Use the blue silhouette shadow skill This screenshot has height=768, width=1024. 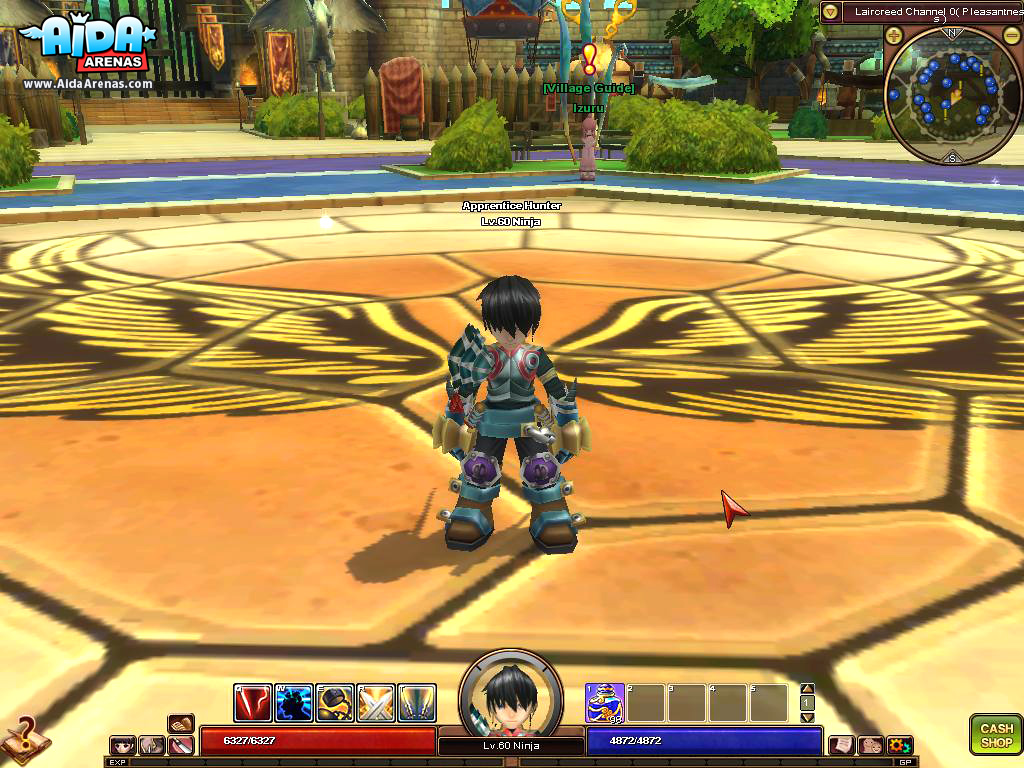[x=294, y=703]
